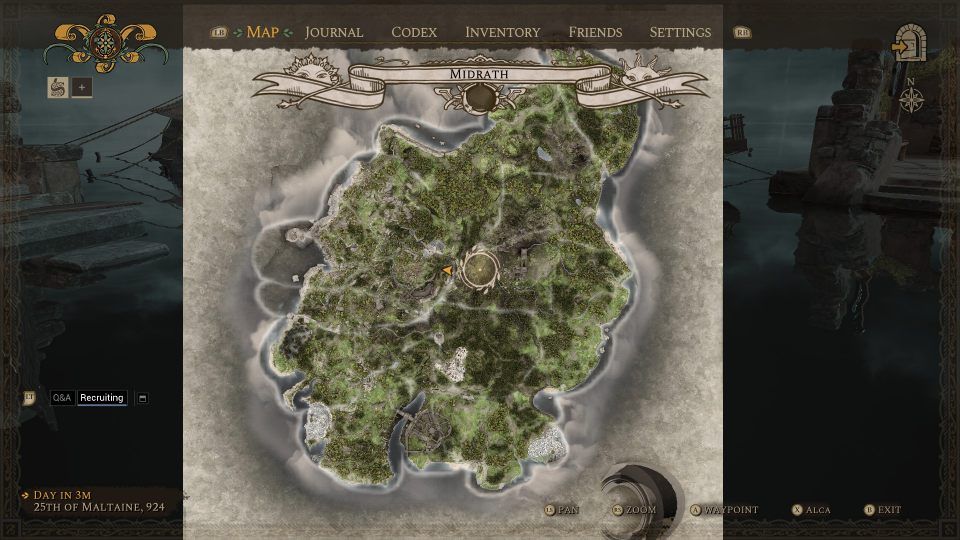Go to the Friends tab
The image size is (960, 540).
pos(595,32)
